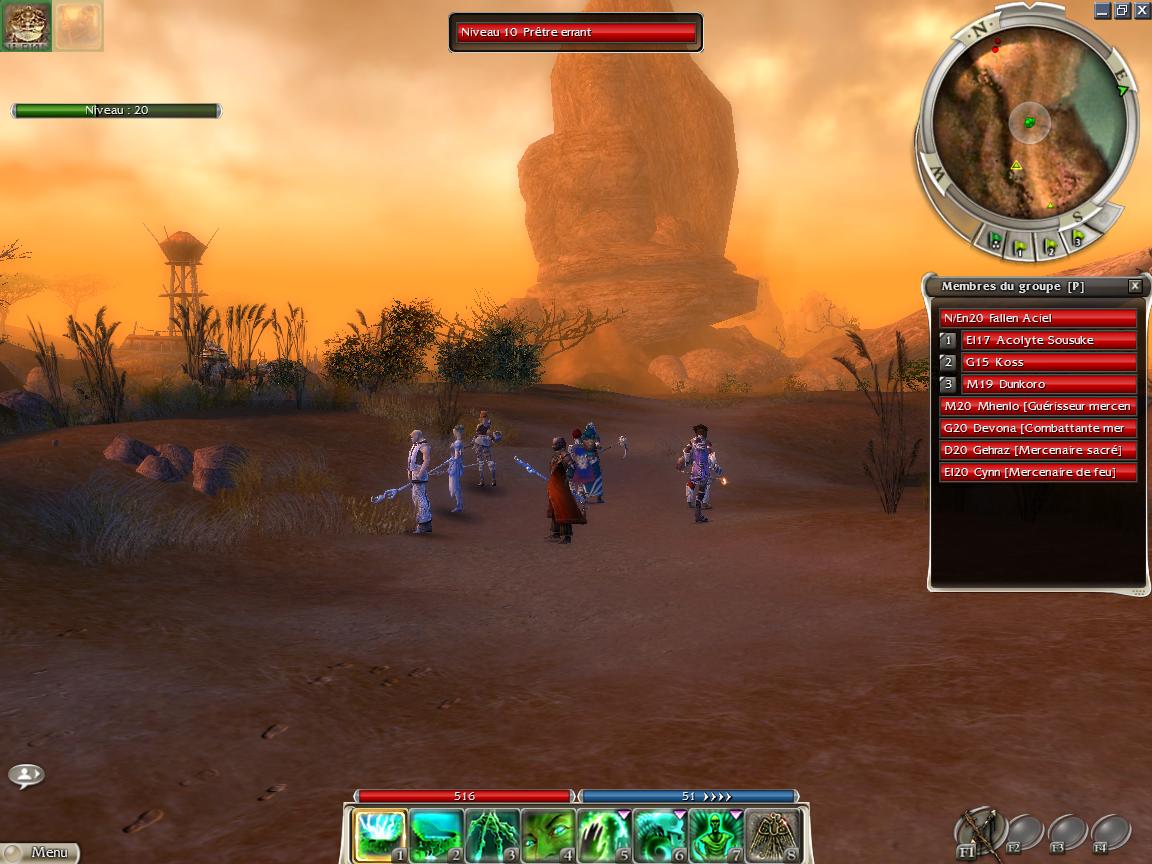Select henchman Gehraz in the party list
The height and width of the screenshot is (864, 1152).
1038,450
